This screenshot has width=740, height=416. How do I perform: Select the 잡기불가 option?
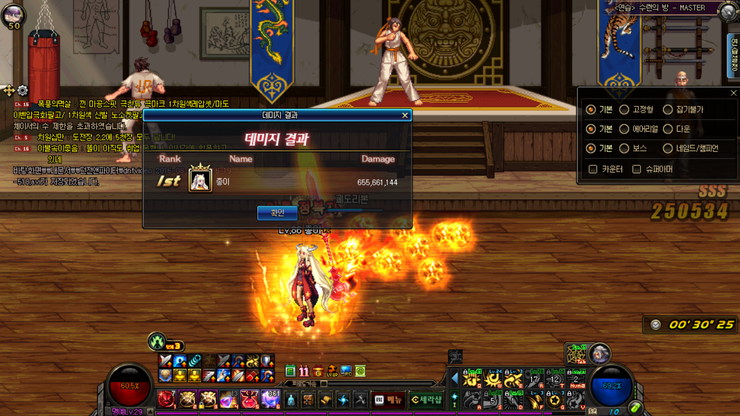point(668,110)
